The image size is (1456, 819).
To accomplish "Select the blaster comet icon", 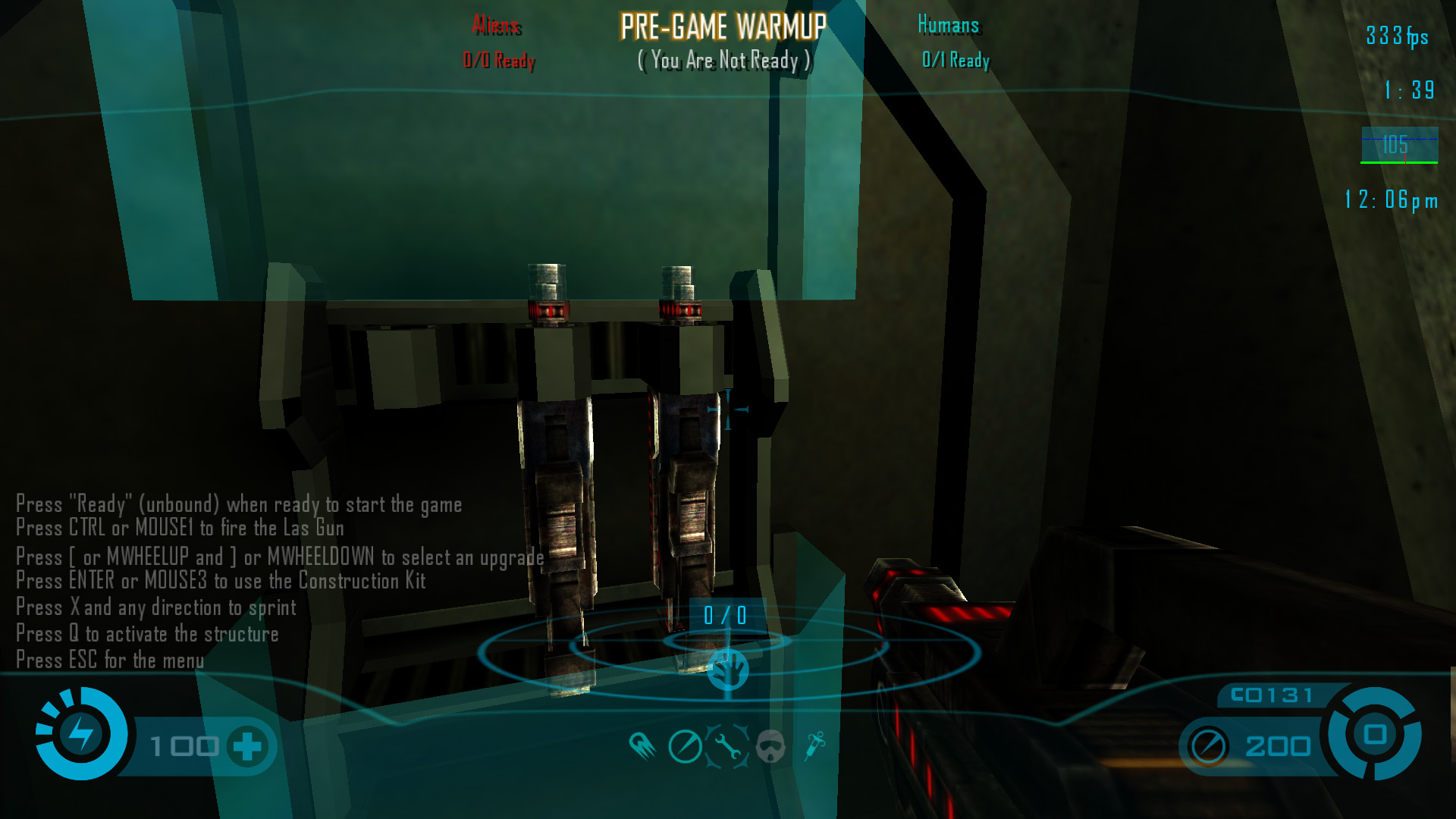I will (x=642, y=746).
